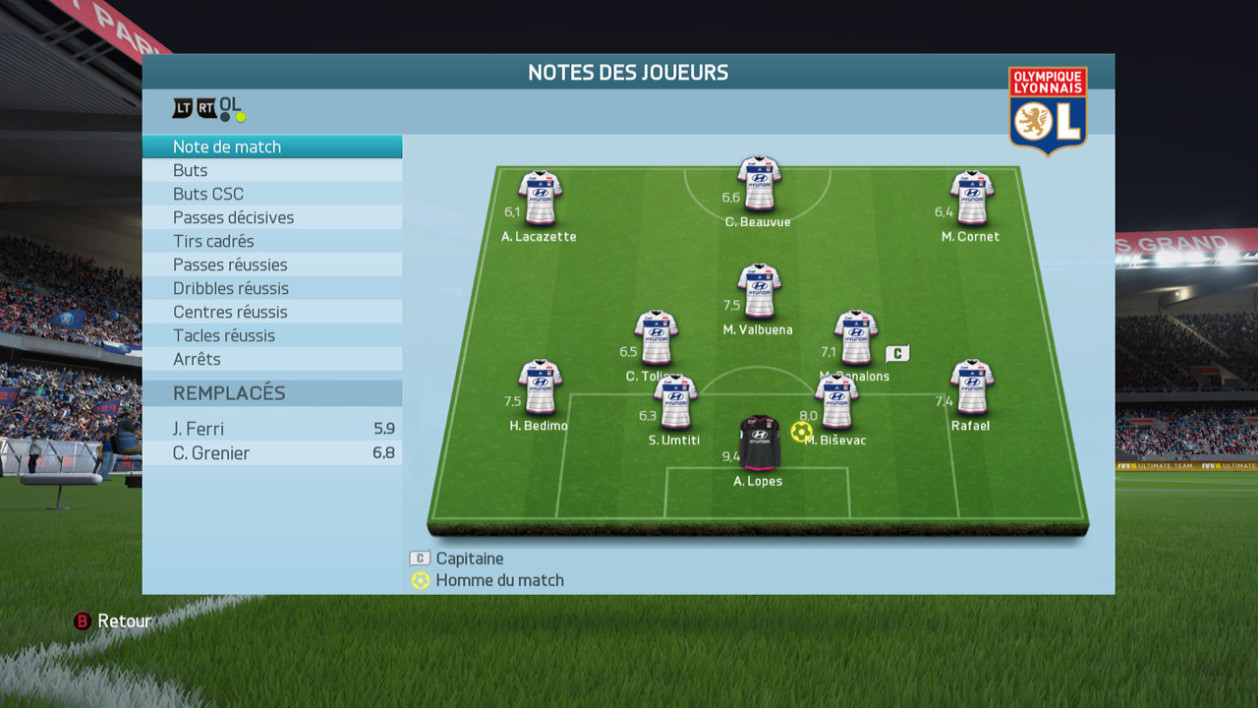Pick C. Beauvue at the striker position
The height and width of the screenshot is (708, 1258).
pyautogui.click(x=758, y=183)
